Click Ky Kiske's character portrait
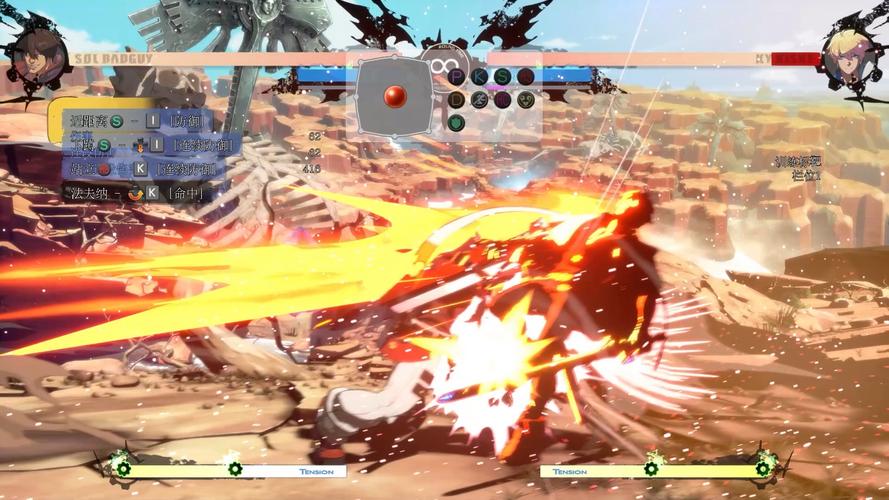889x500 pixels. 848,57
